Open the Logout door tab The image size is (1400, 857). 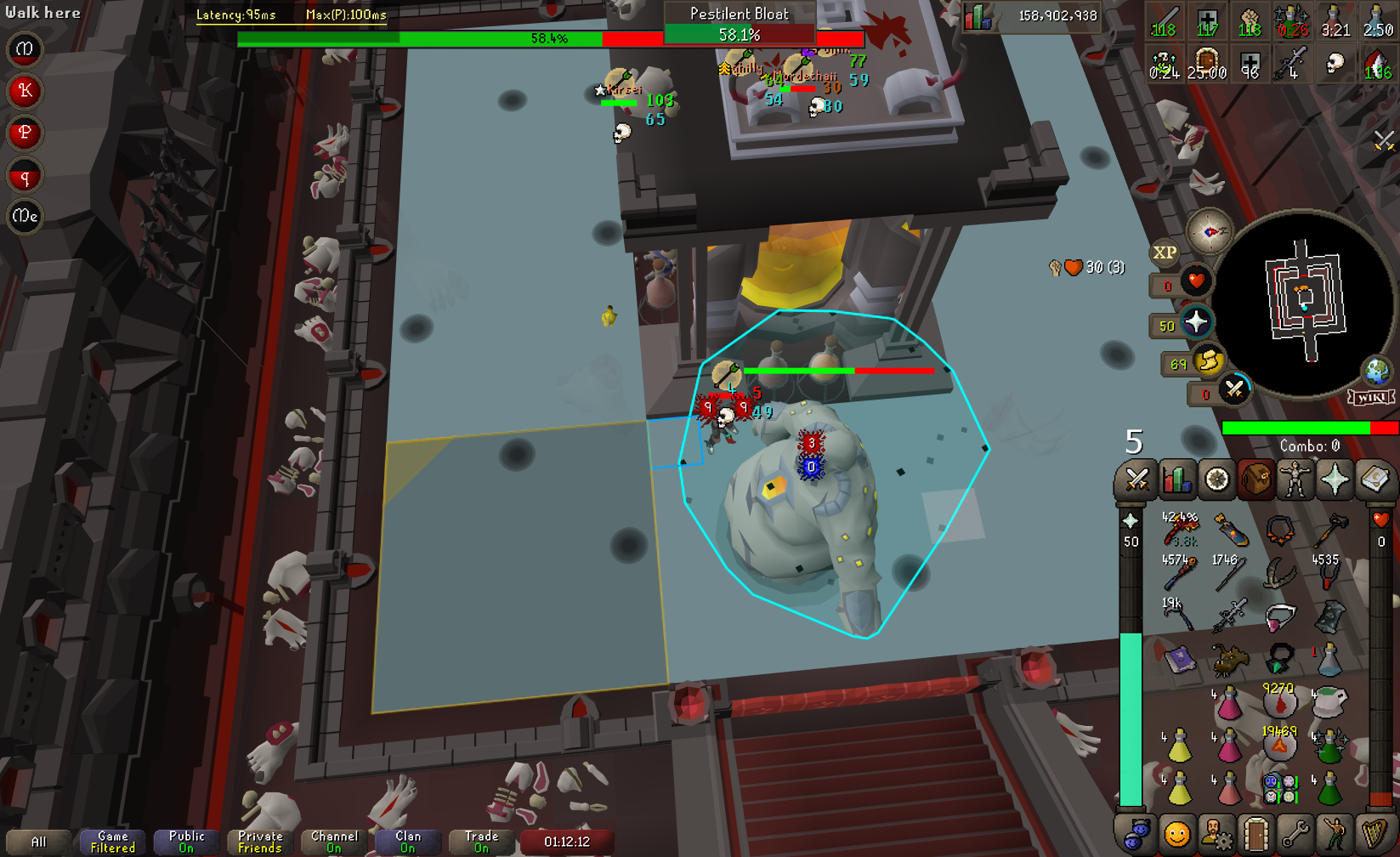1255,834
